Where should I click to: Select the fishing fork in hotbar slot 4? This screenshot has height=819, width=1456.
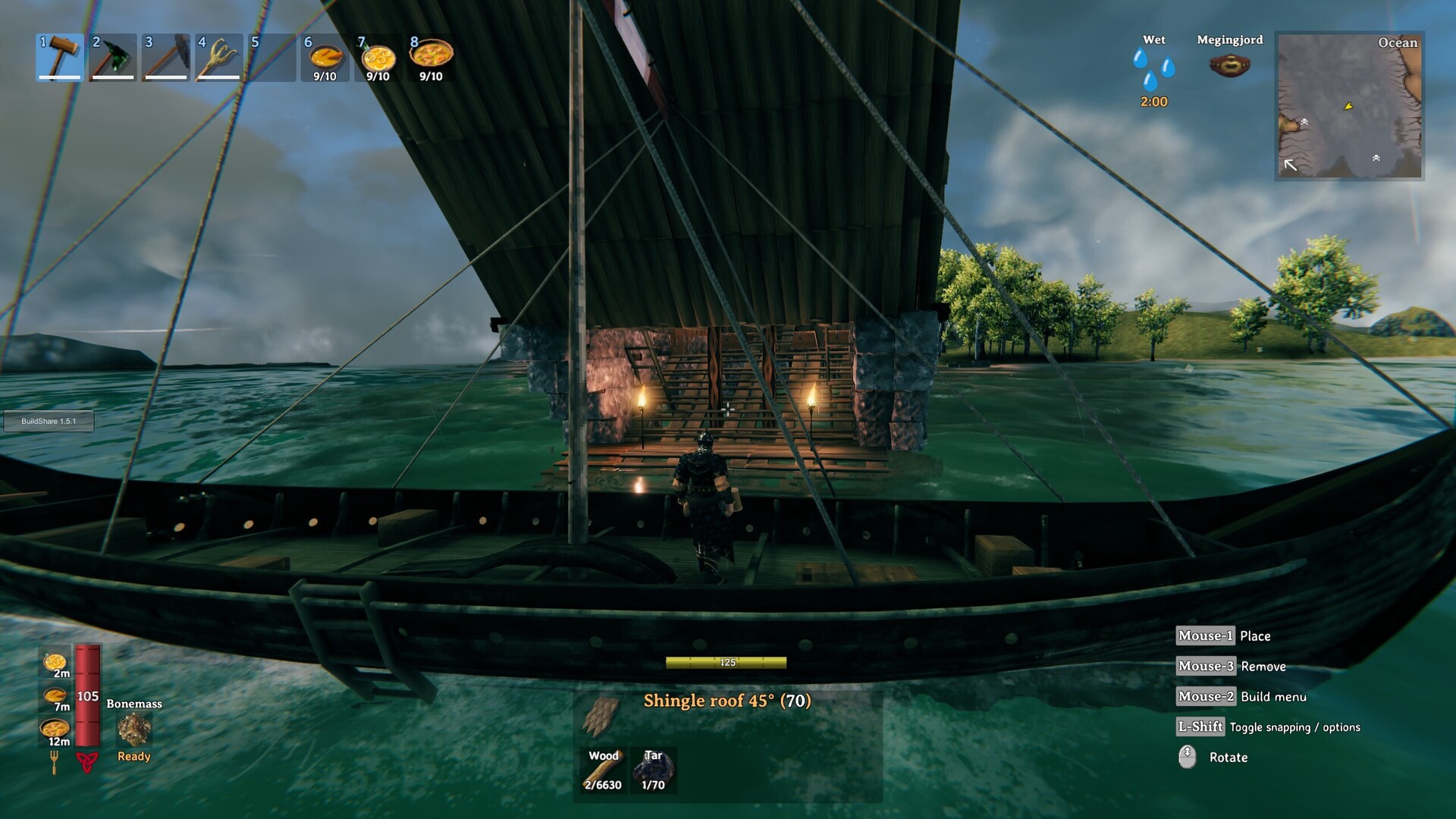(218, 57)
